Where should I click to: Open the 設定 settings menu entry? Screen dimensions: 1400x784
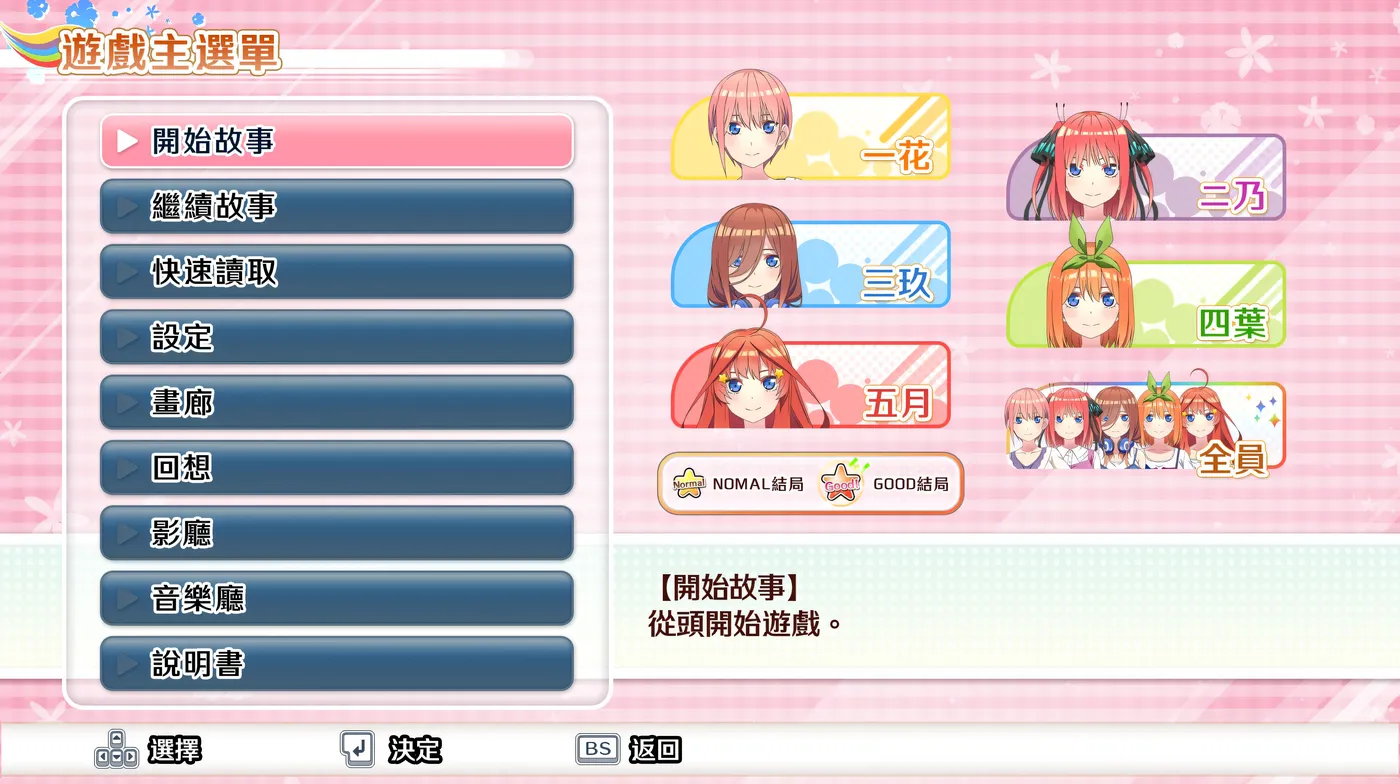[x=335, y=337]
